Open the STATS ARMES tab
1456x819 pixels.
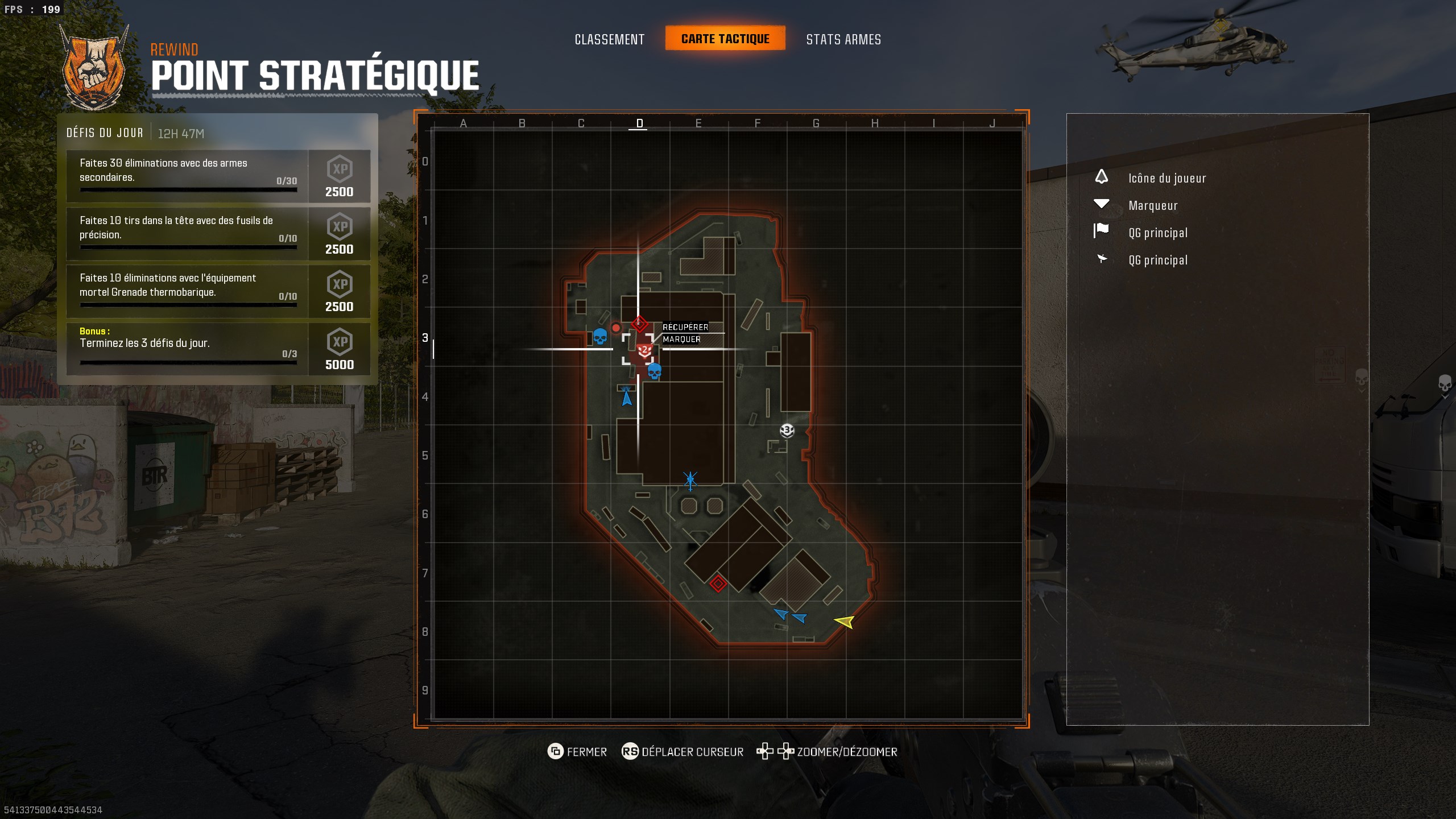pos(843,39)
